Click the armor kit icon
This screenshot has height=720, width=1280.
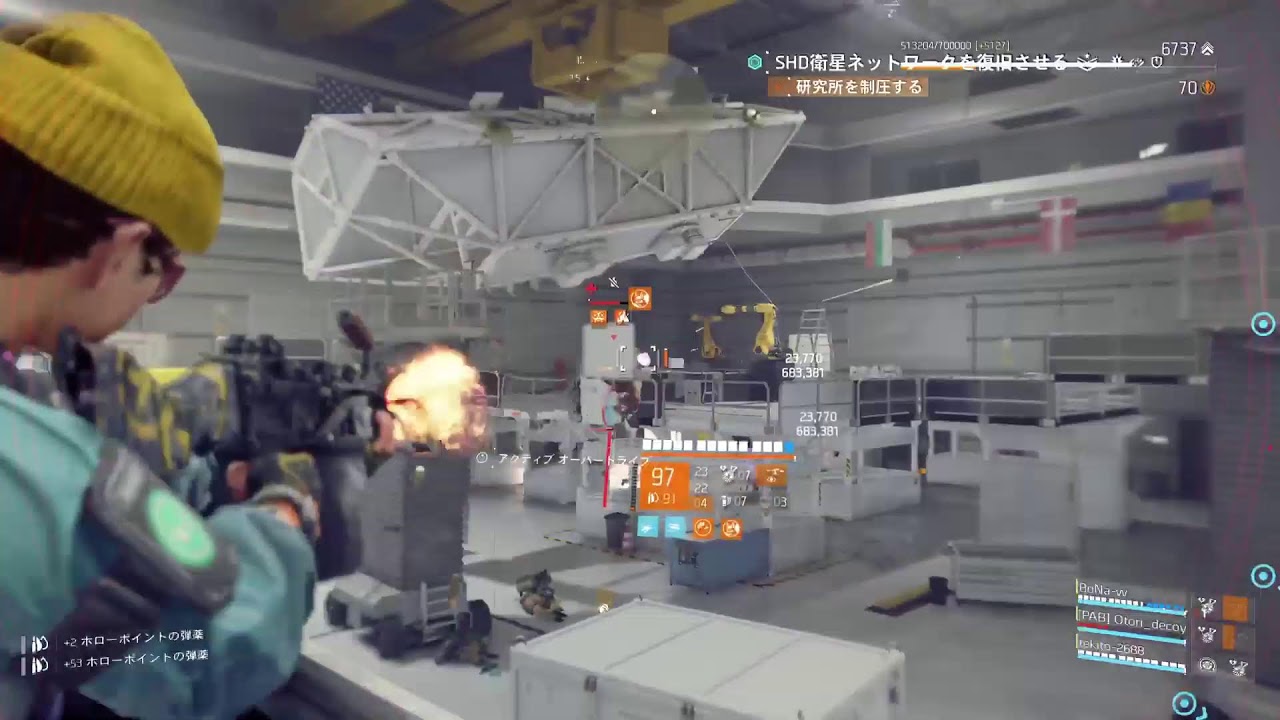[731, 528]
